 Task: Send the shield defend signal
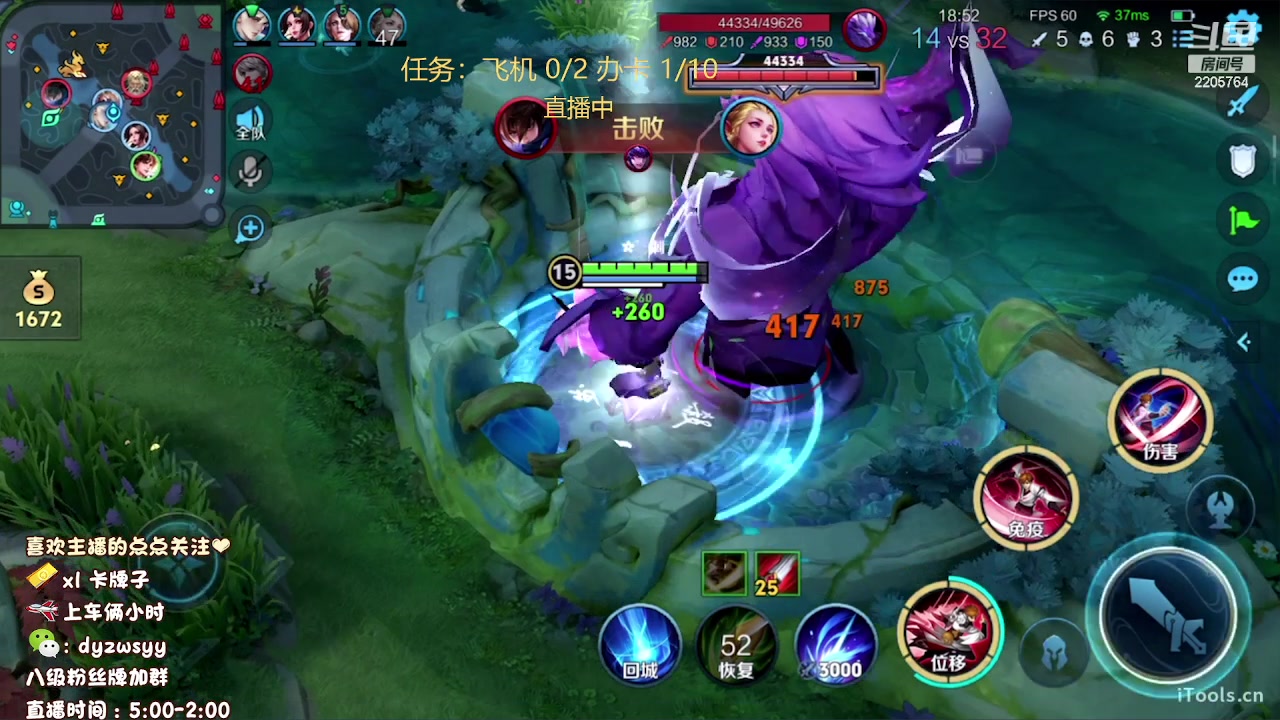coord(1243,160)
